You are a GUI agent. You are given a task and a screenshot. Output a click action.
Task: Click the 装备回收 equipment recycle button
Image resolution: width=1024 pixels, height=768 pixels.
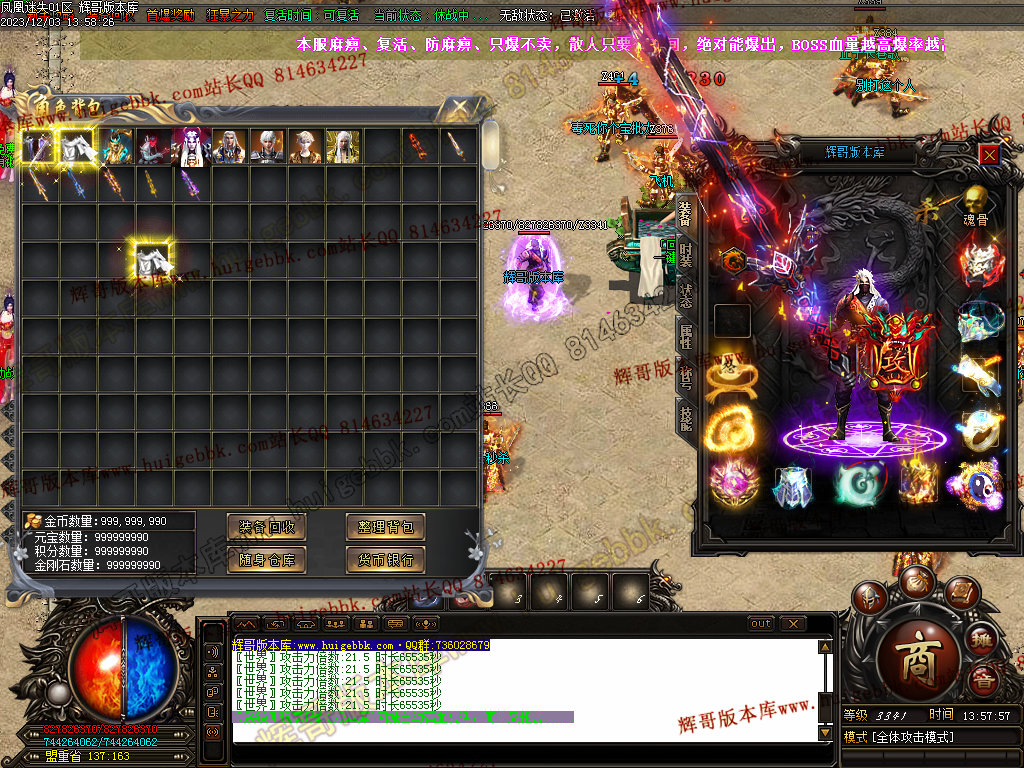coord(266,527)
